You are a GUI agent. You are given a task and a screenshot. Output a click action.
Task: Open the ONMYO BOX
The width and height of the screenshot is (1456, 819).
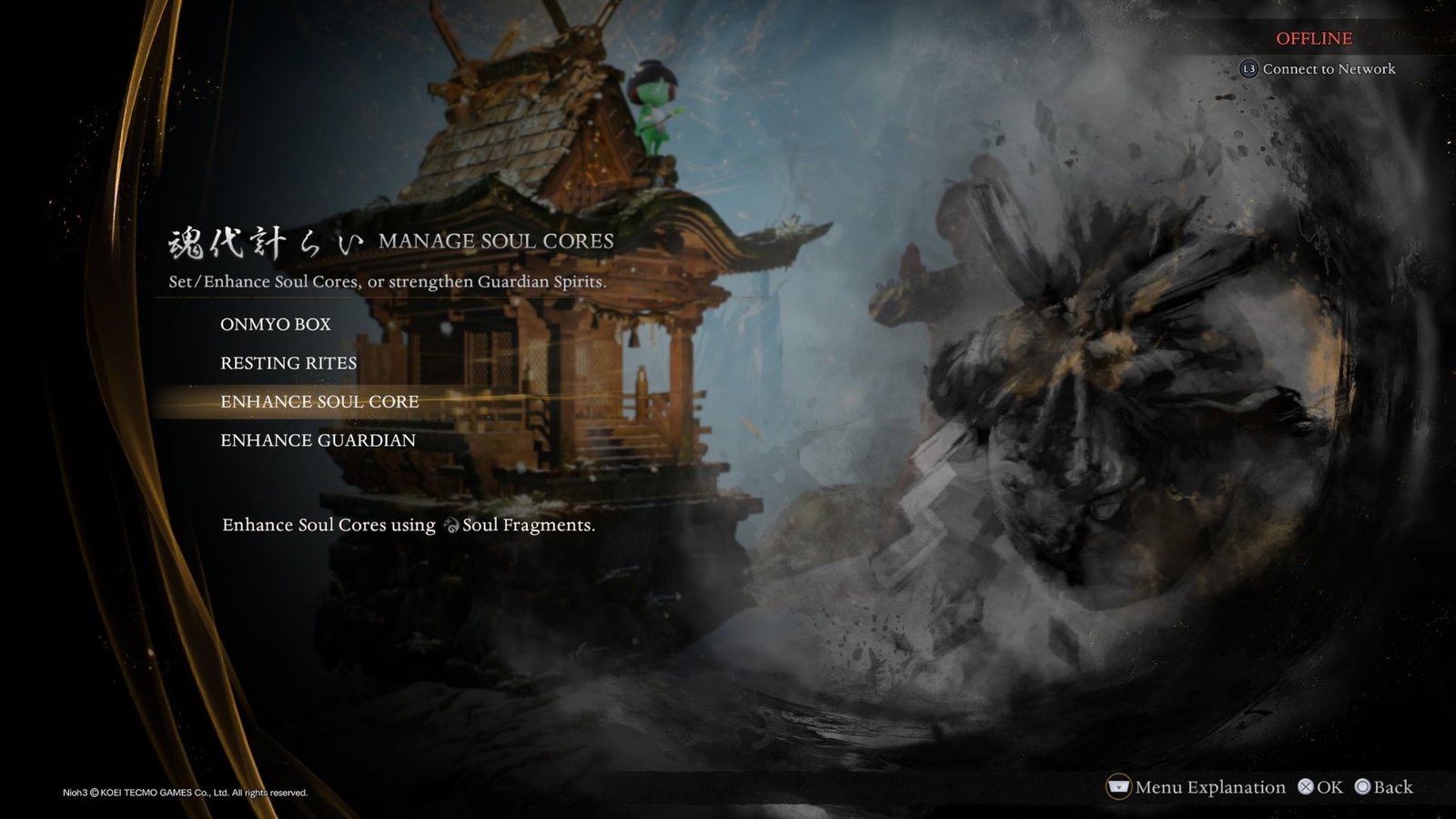point(275,323)
